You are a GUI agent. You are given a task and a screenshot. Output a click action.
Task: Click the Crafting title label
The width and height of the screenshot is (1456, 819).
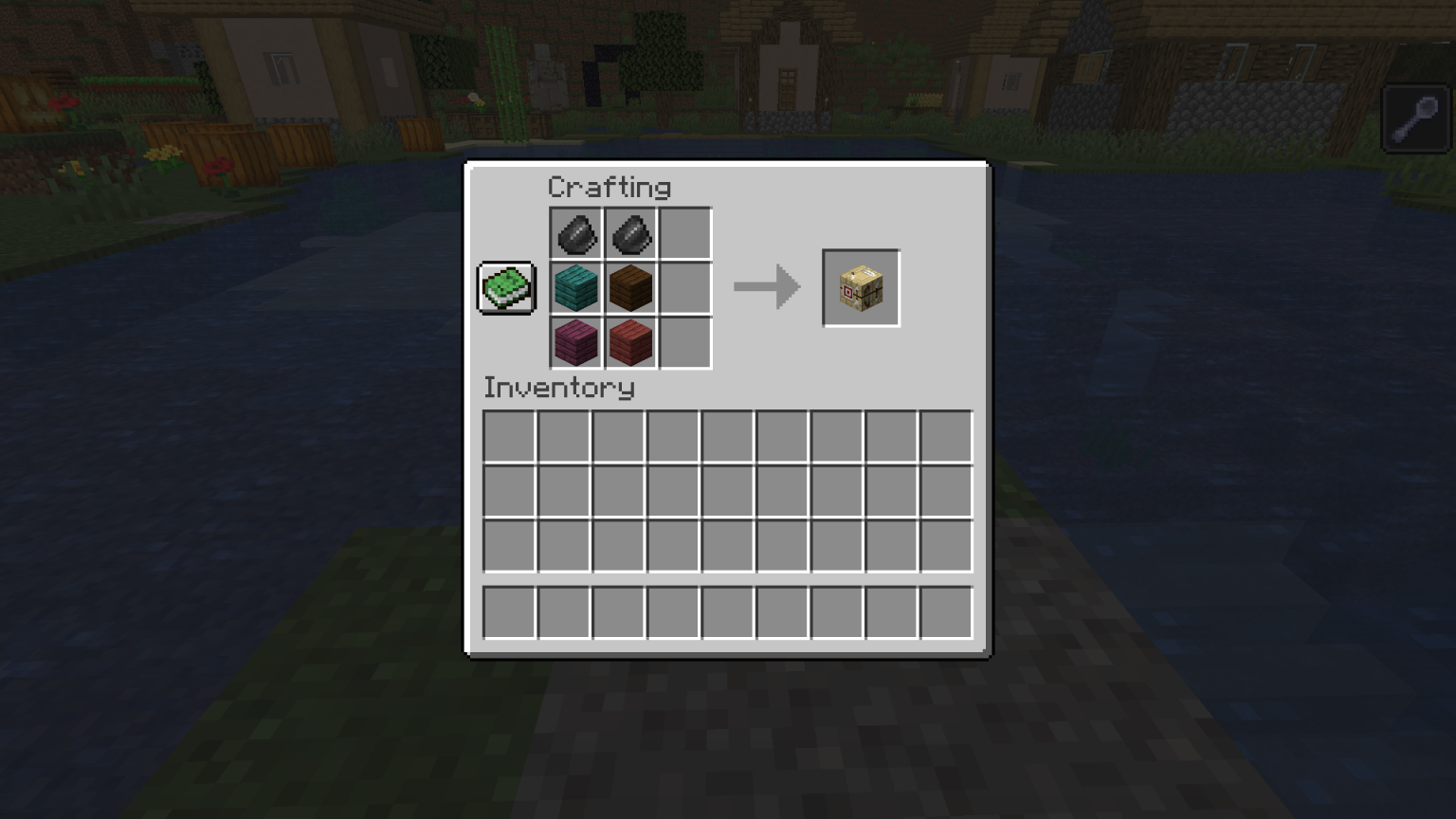point(610,187)
